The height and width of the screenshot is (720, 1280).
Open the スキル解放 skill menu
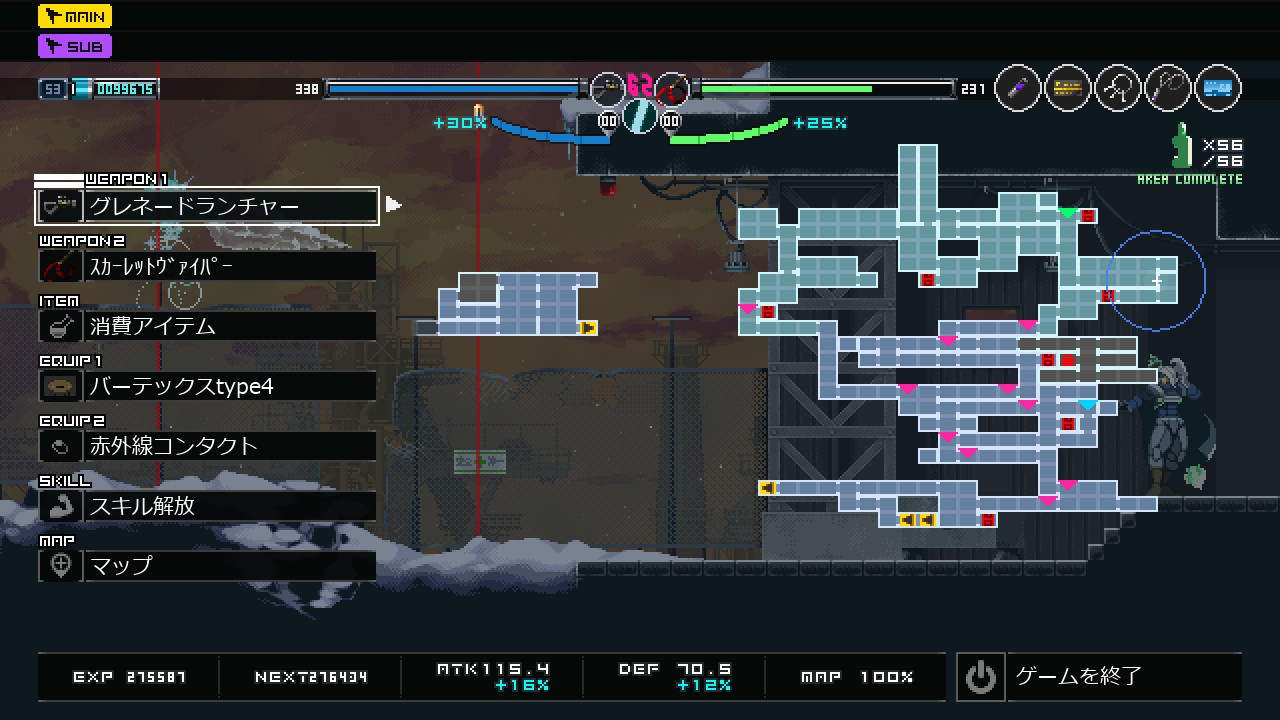(x=207, y=506)
